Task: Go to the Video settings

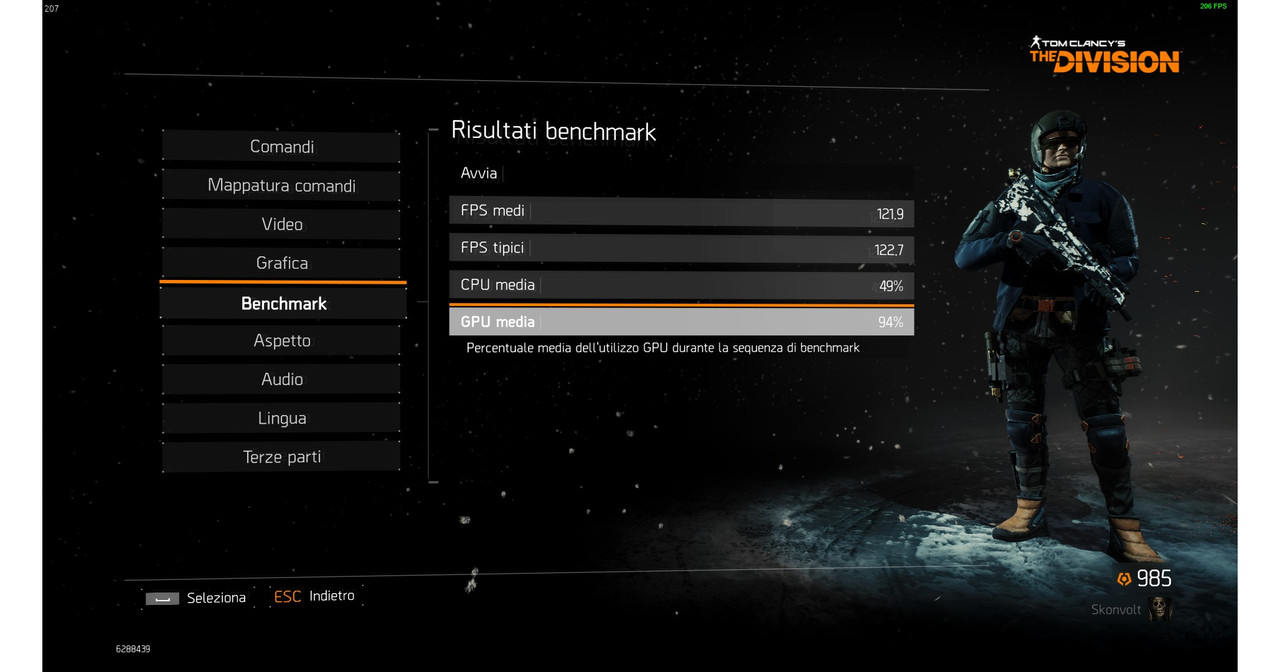Action: point(282,224)
